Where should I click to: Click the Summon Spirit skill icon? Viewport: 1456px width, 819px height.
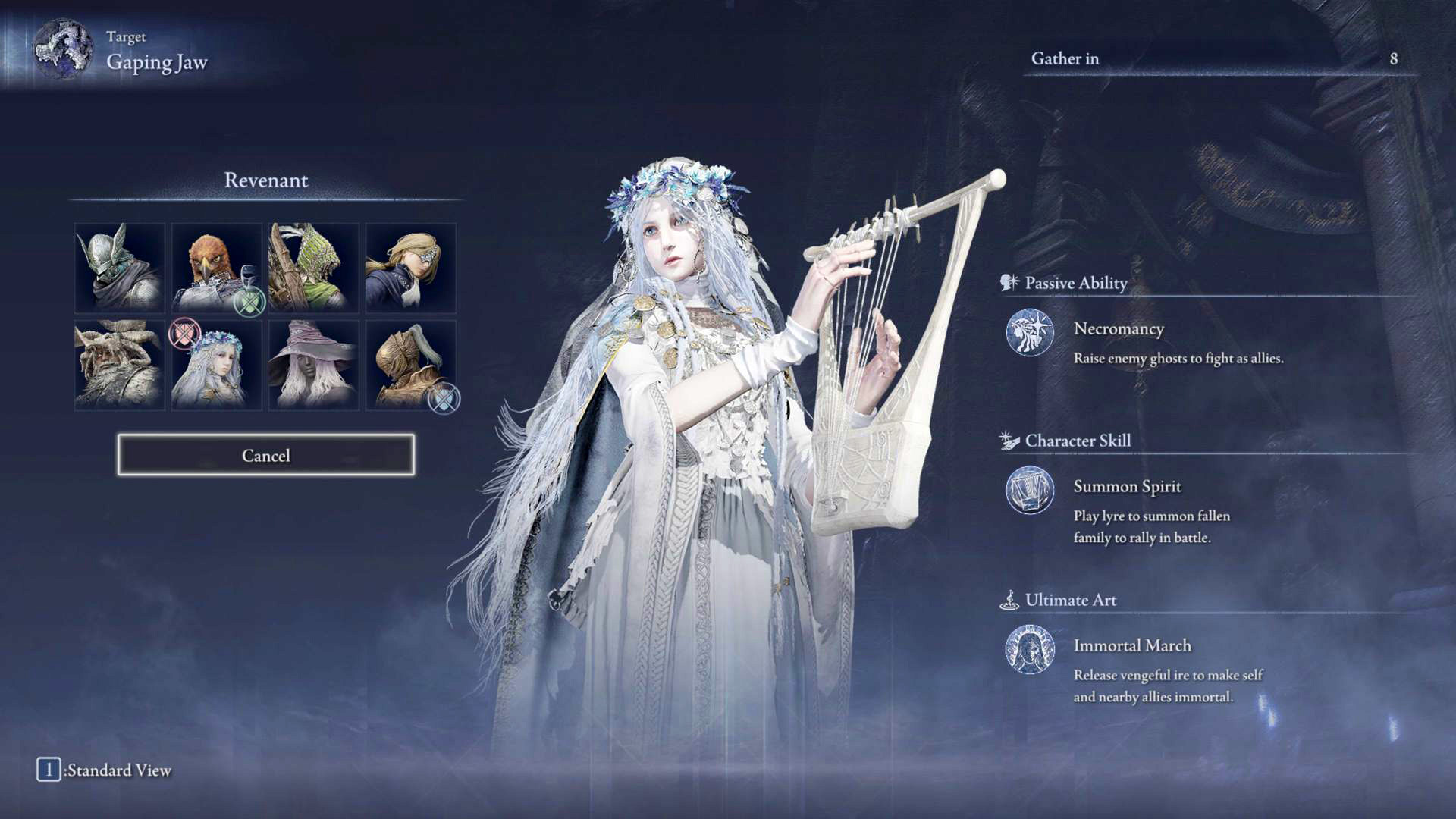click(1029, 490)
